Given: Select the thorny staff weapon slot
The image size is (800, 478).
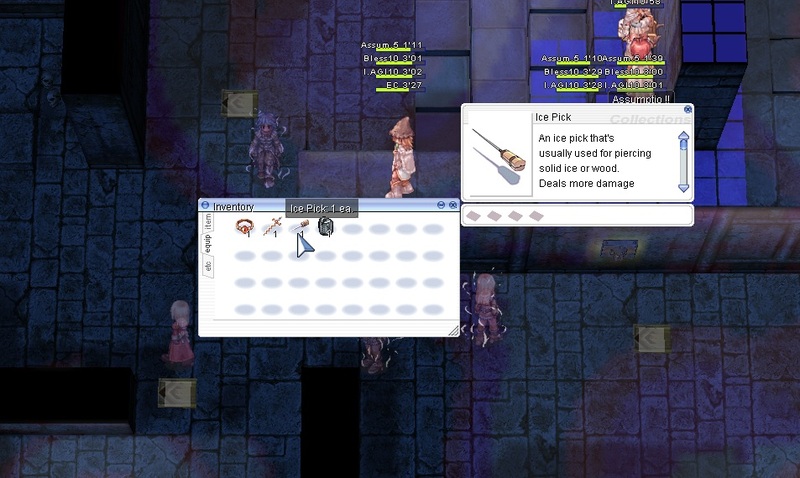Looking at the screenshot, I should (x=270, y=229).
